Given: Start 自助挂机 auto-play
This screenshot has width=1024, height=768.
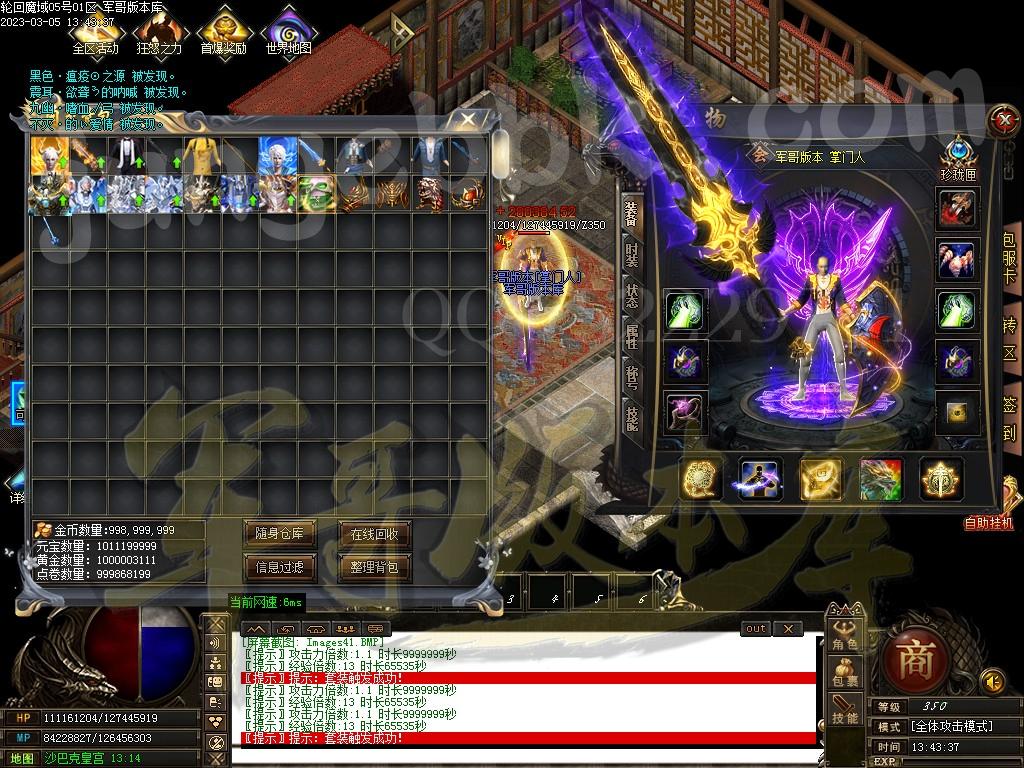Looking at the screenshot, I should (x=988, y=522).
